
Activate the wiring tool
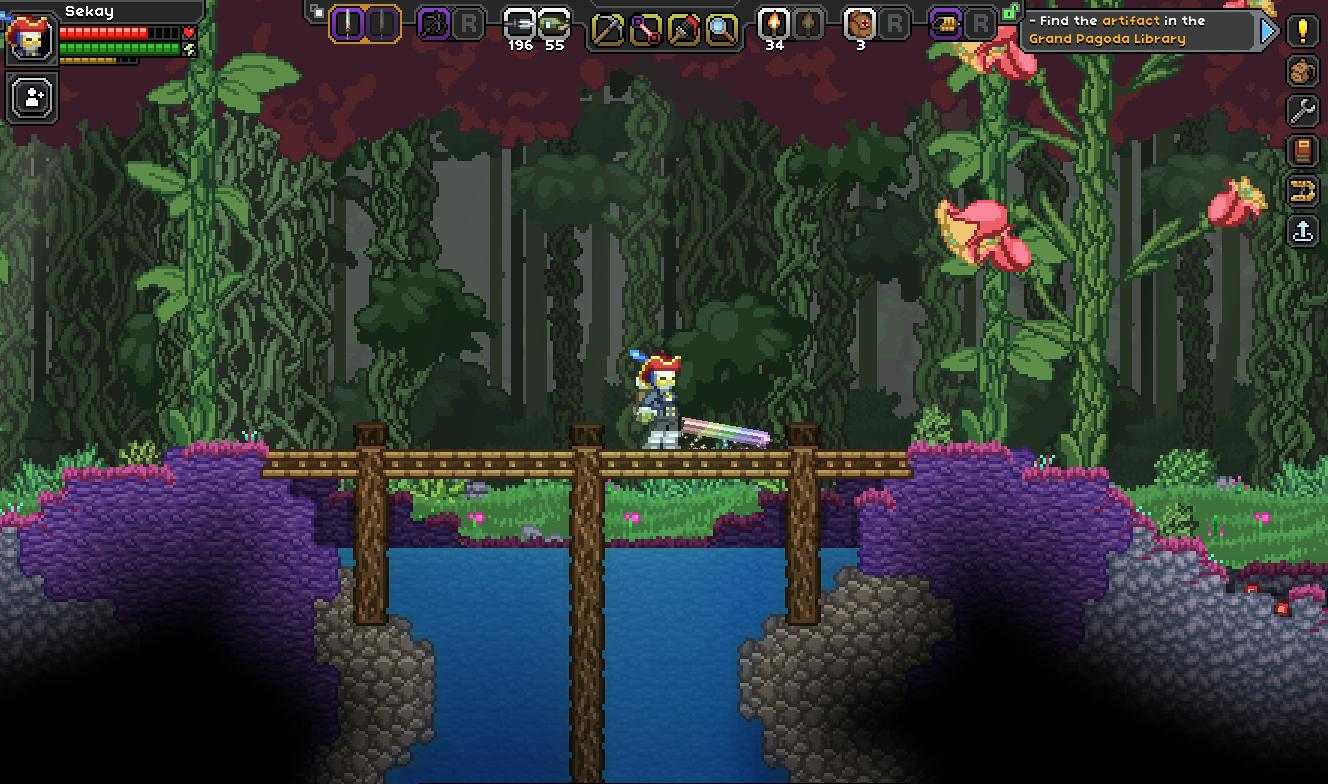(x=644, y=28)
